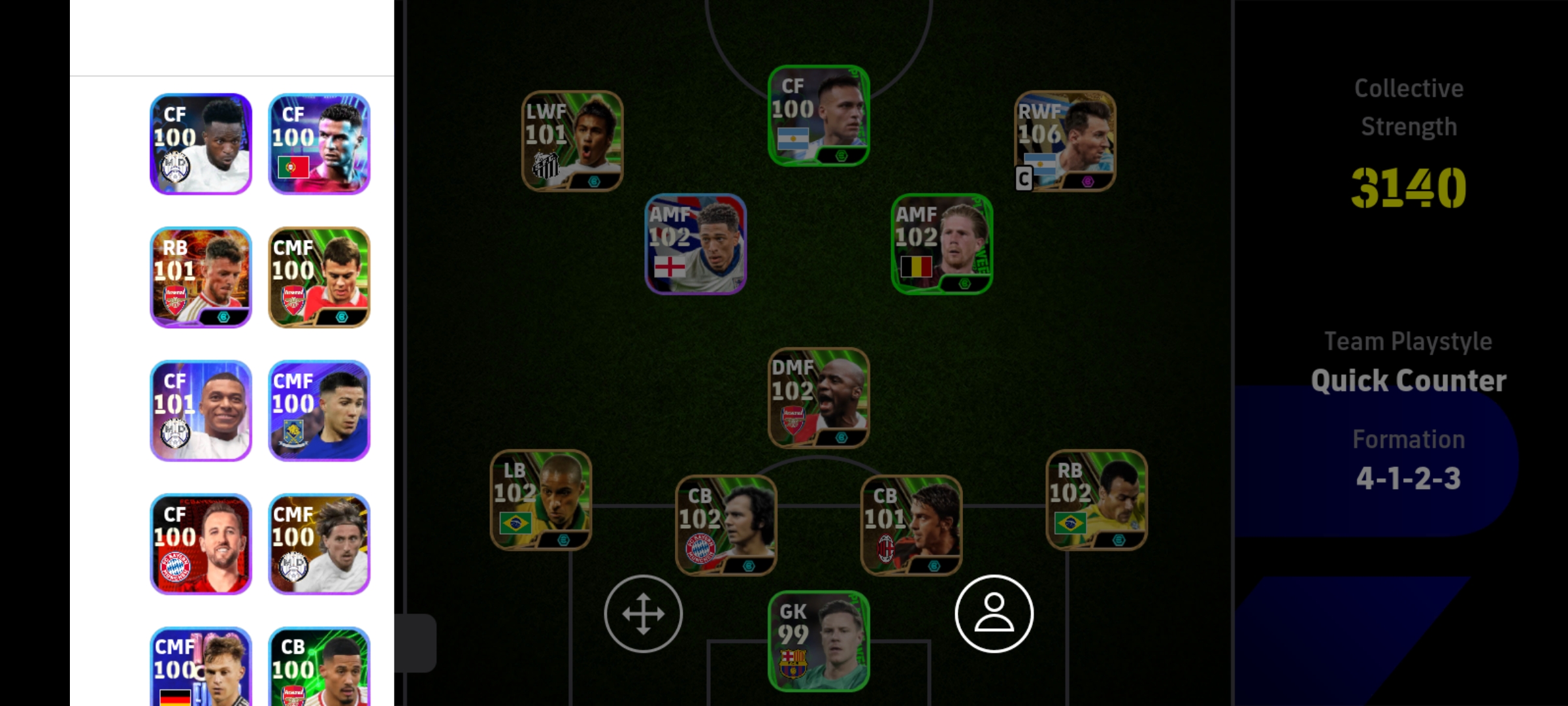The image size is (1568, 706).
Task: Open the Quick Counter playstyle option
Action: point(1409,380)
